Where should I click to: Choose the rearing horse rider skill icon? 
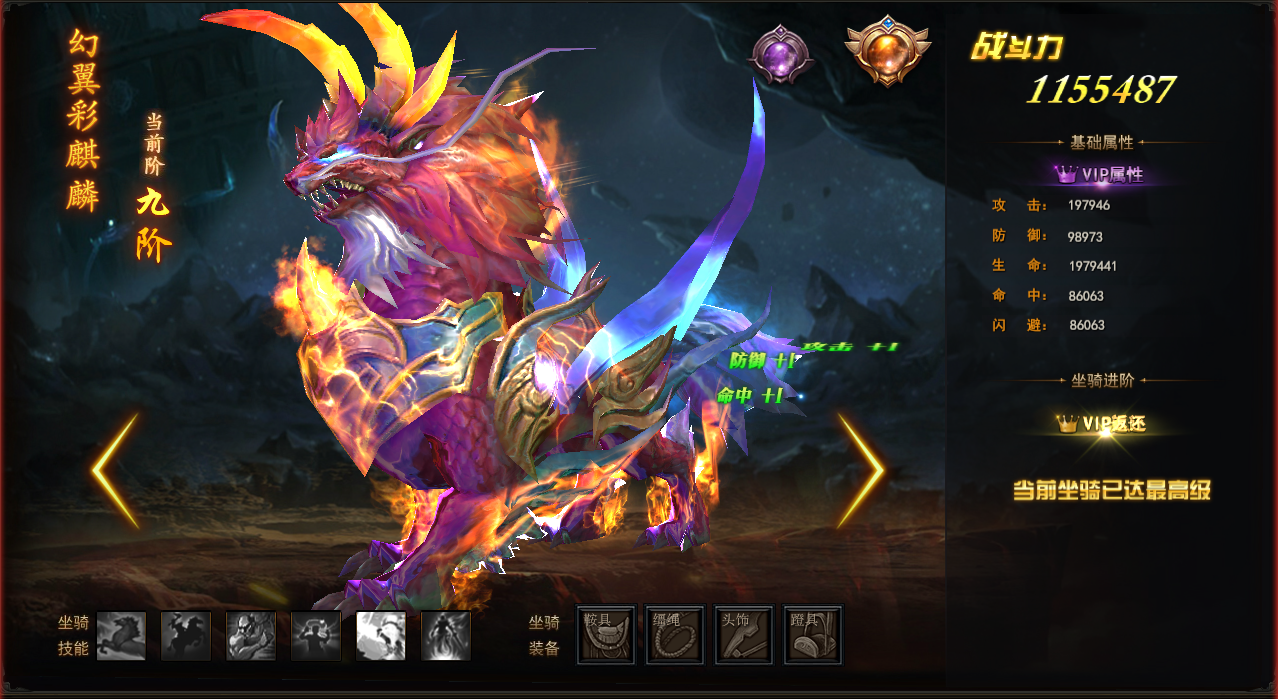[x=186, y=636]
